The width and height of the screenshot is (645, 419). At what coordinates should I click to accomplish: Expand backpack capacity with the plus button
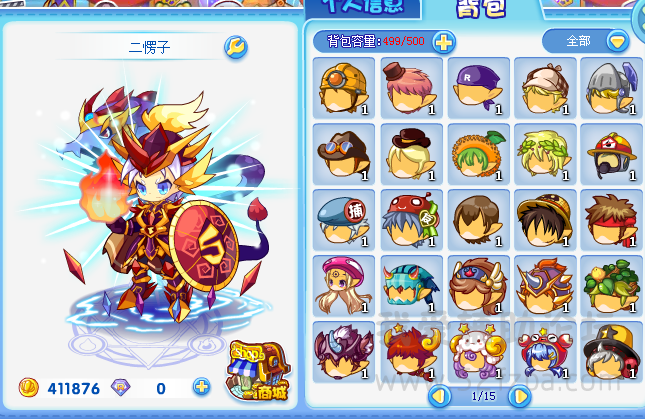coord(443,42)
